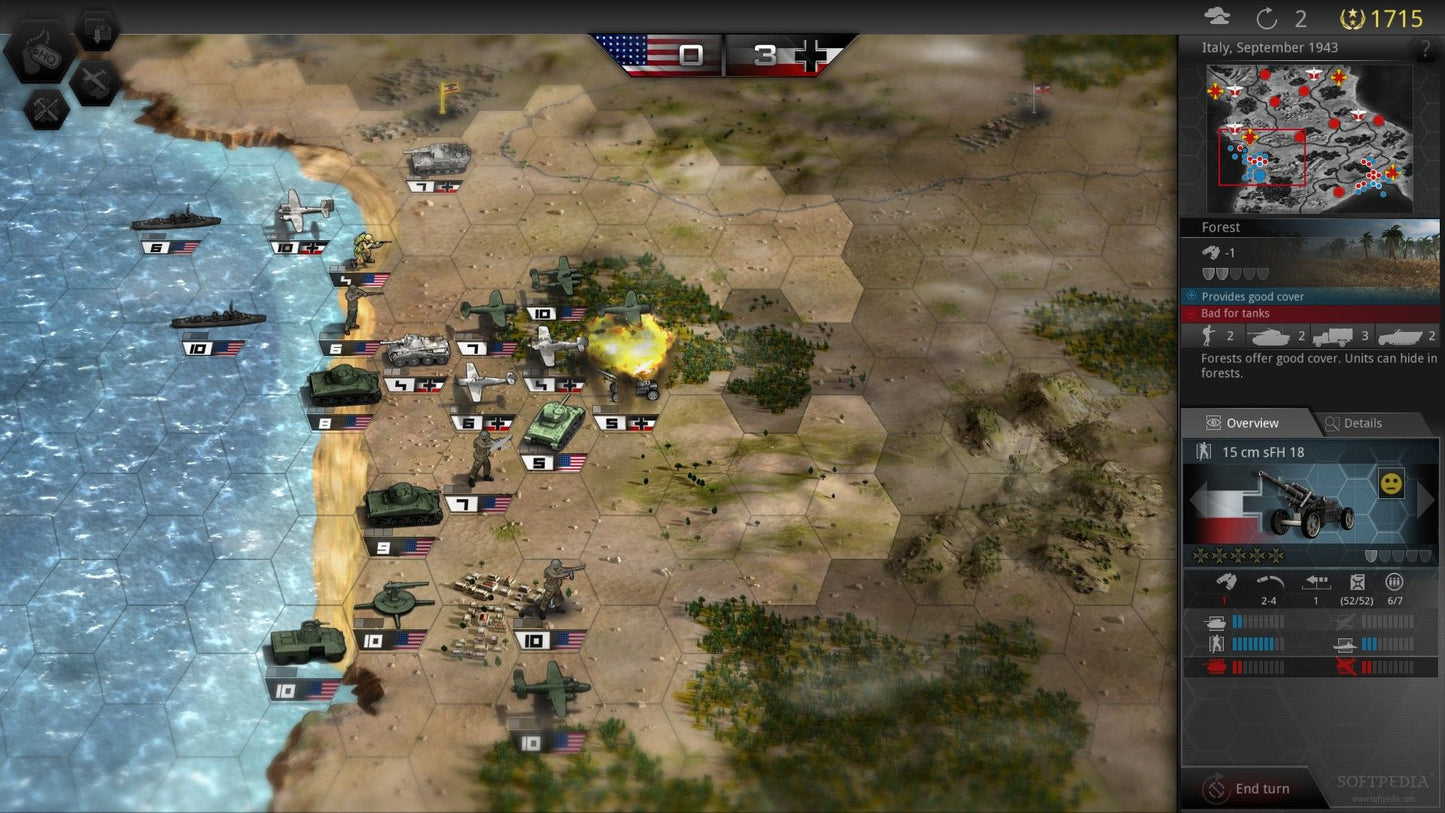Open help via the question mark button

point(1424,48)
